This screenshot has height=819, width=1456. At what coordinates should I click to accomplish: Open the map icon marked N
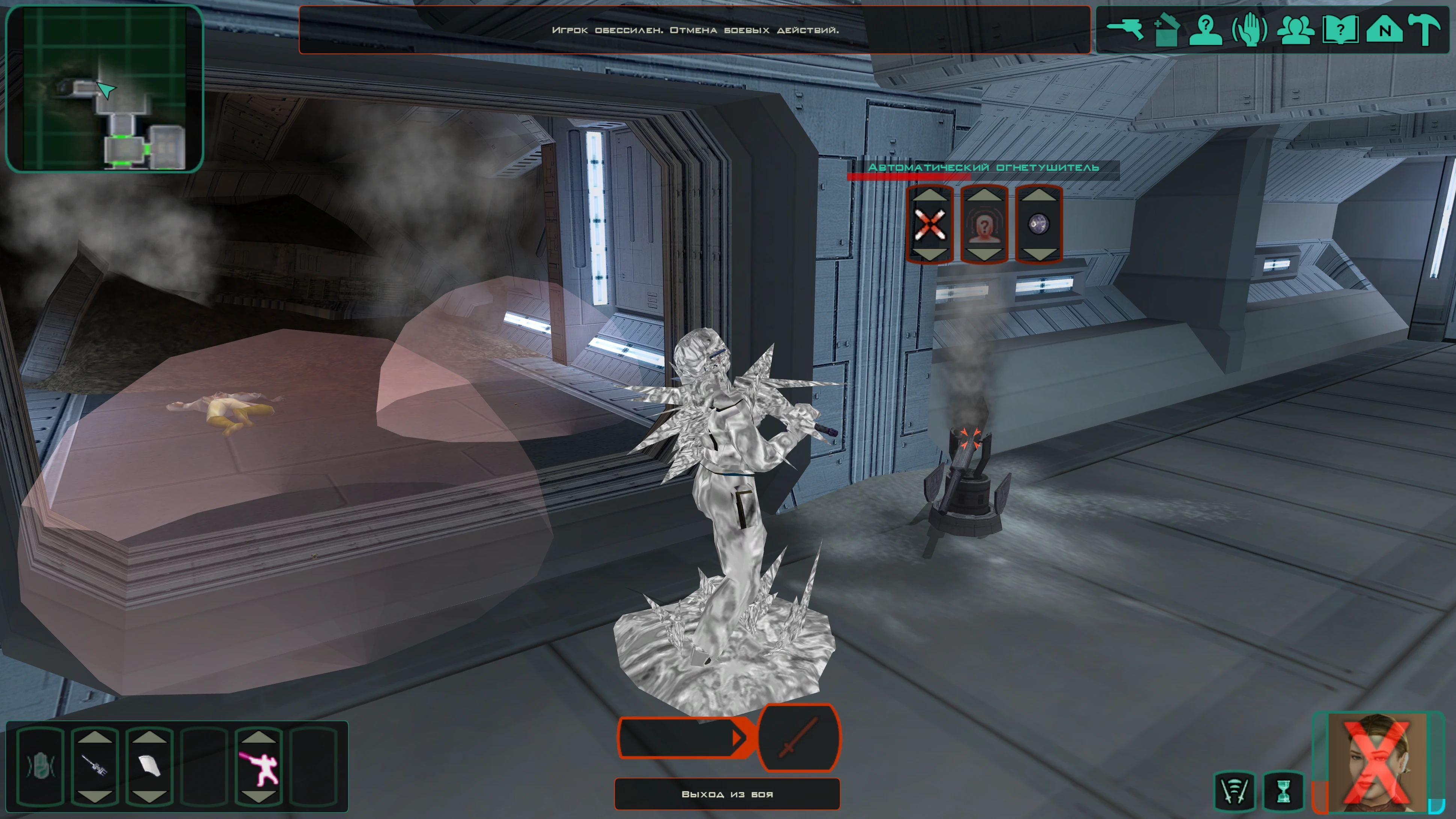[x=1384, y=29]
